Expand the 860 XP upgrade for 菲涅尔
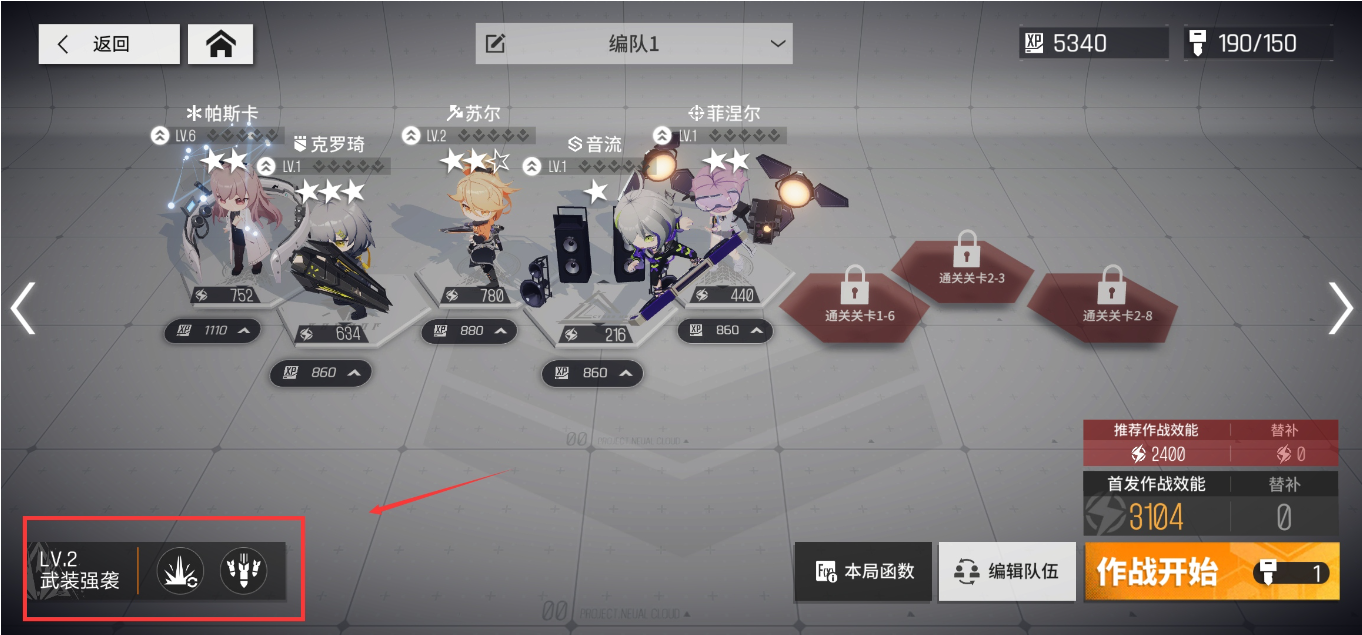 coord(725,330)
